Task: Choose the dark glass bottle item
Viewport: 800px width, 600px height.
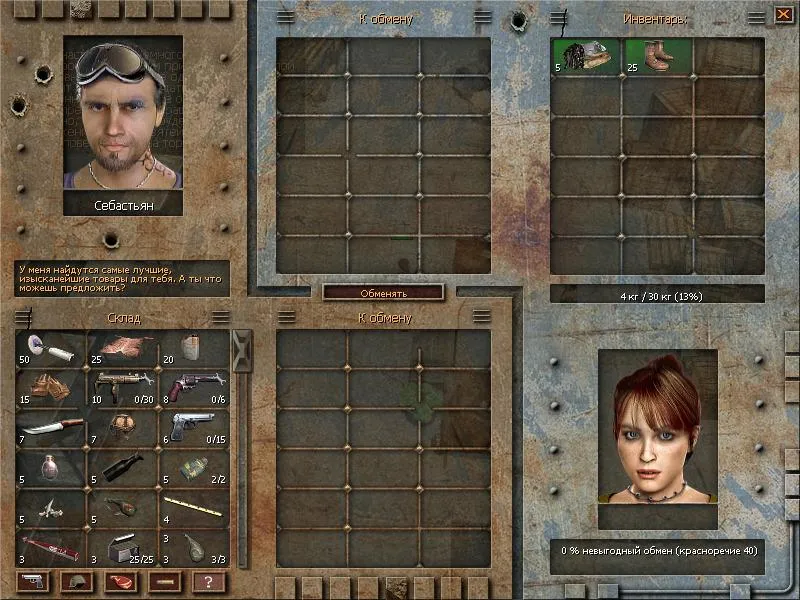Action: coord(122,468)
